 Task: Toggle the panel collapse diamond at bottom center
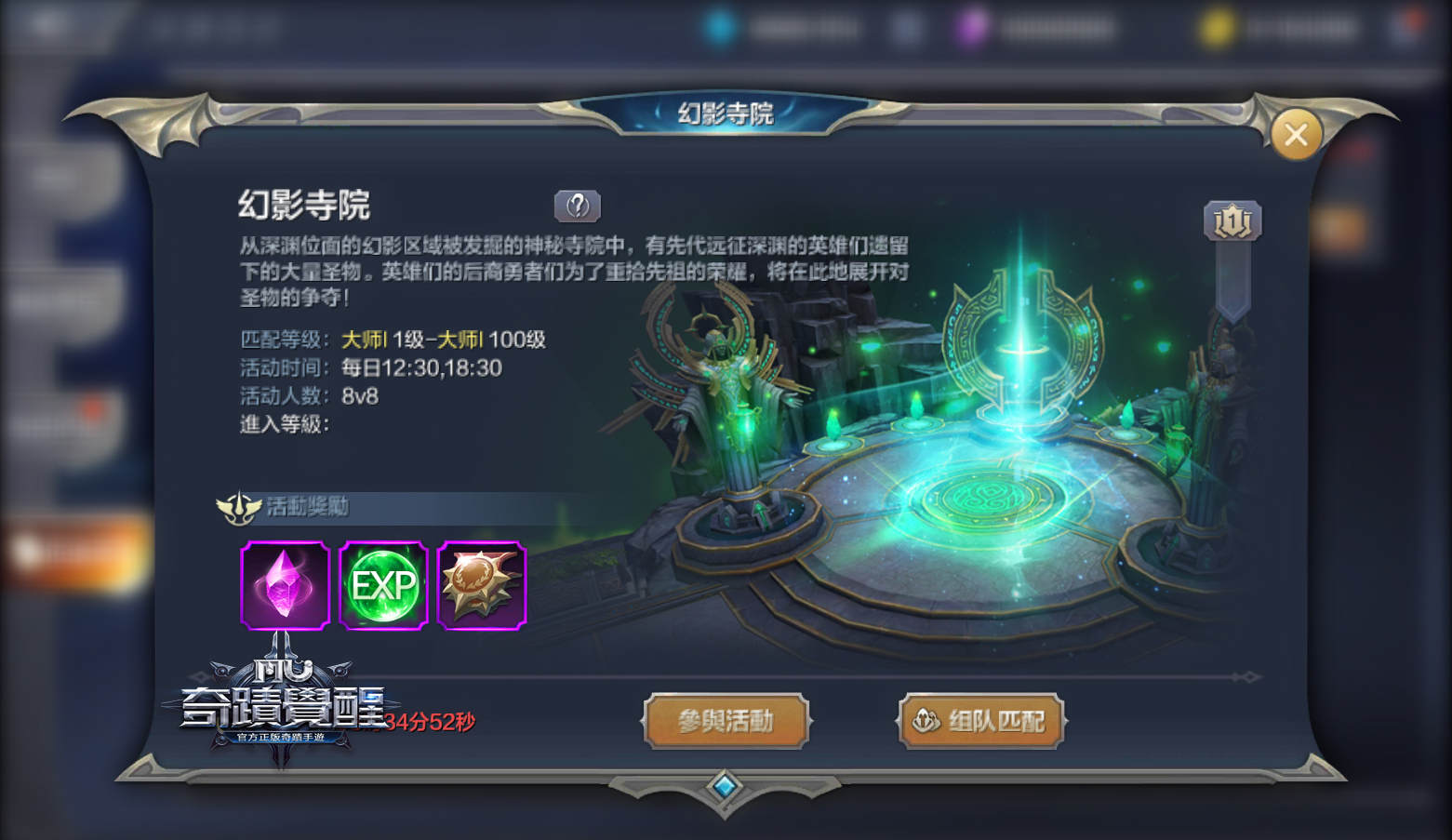726,786
